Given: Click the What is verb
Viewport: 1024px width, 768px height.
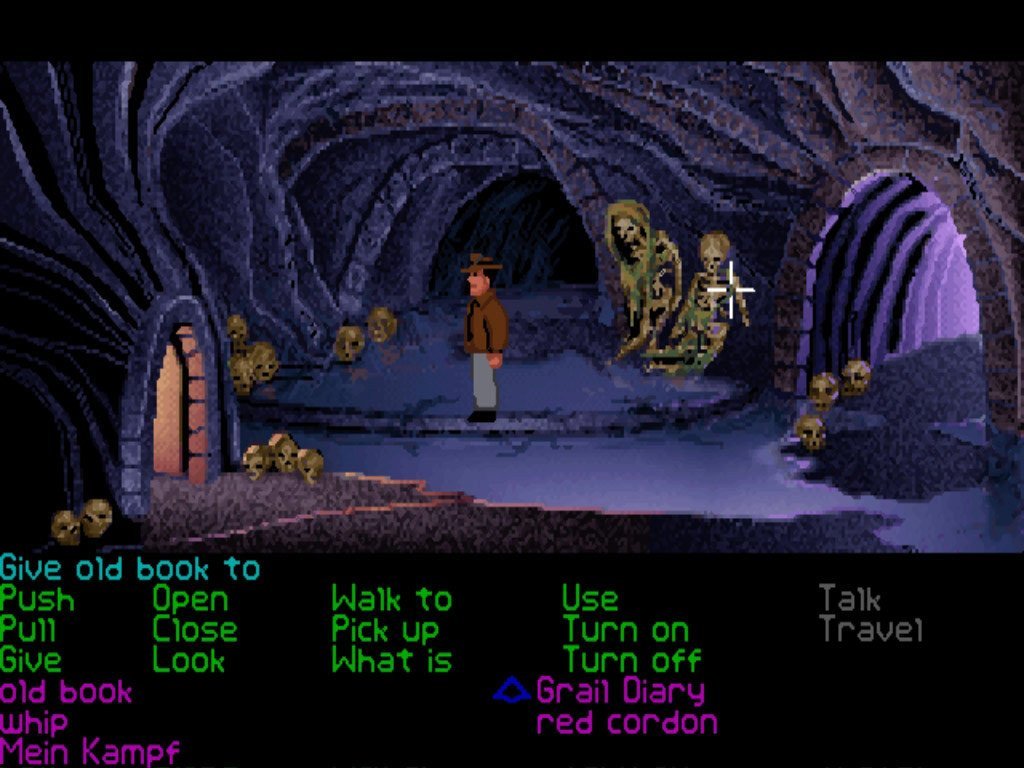Looking at the screenshot, I should pos(391,660).
